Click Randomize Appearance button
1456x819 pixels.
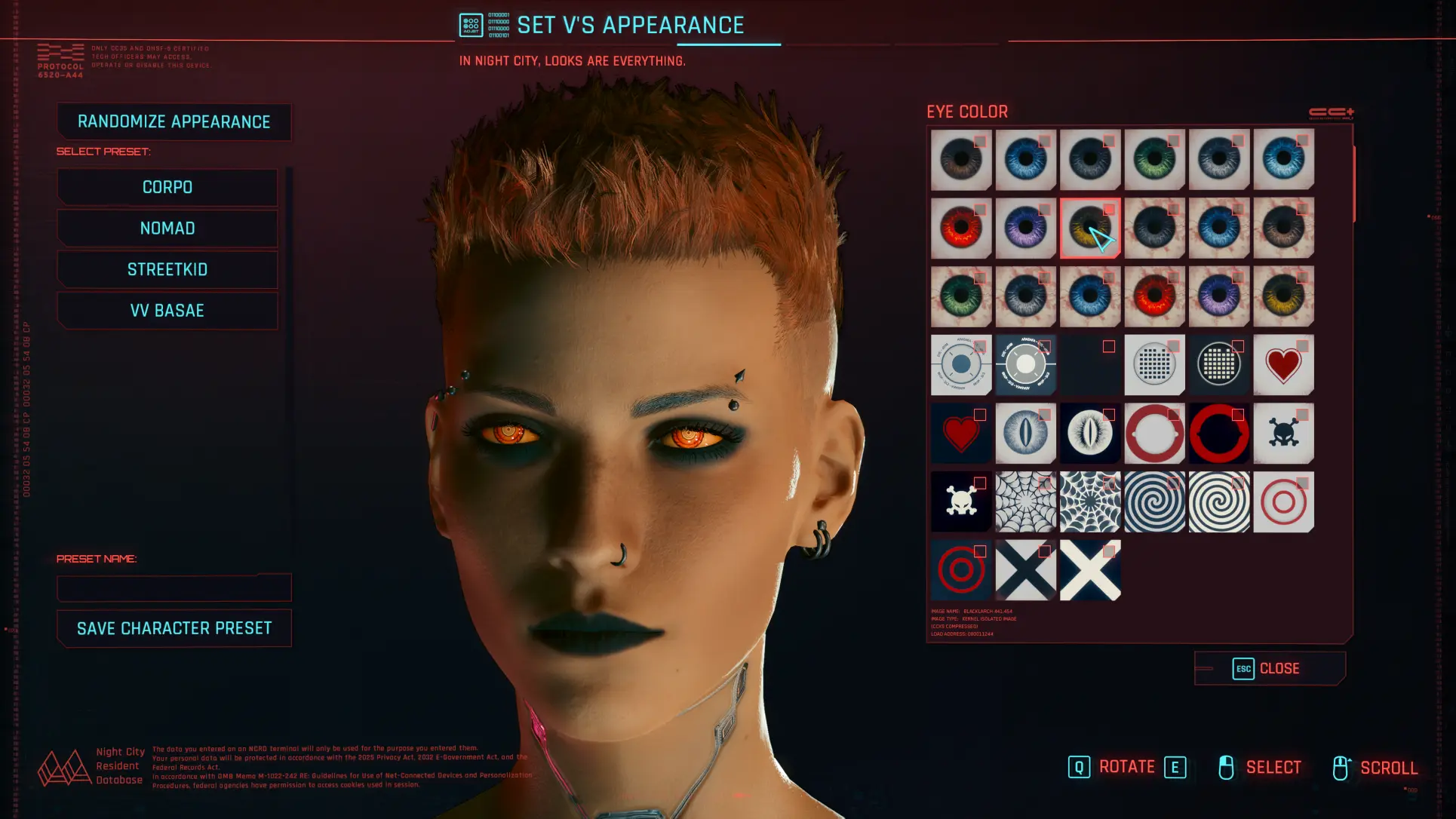pos(174,122)
